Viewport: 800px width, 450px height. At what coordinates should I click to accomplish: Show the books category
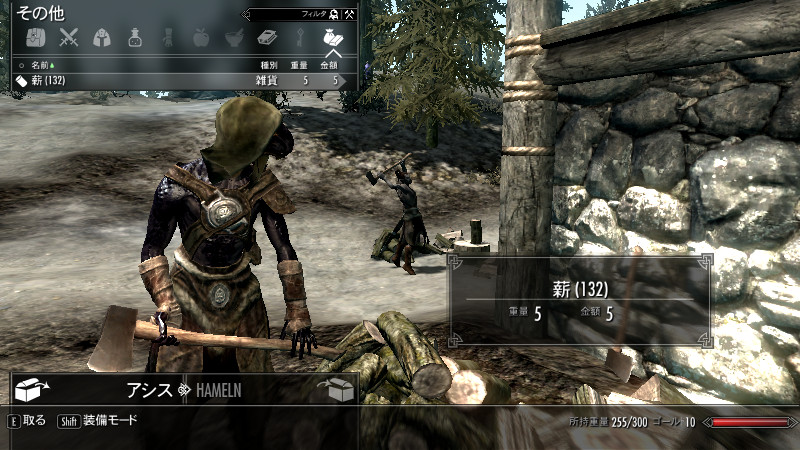[x=266, y=38]
